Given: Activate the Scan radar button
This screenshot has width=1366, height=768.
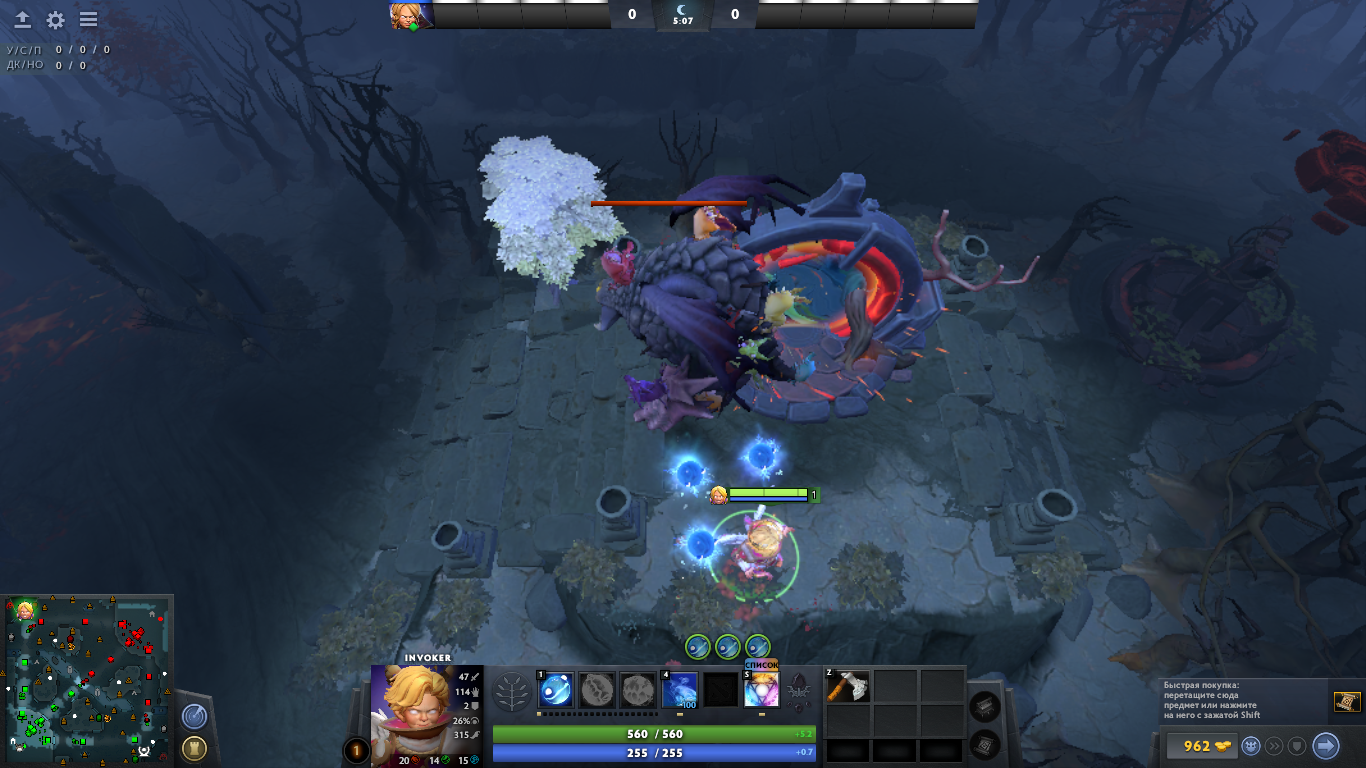Looking at the screenshot, I should tap(195, 716).
